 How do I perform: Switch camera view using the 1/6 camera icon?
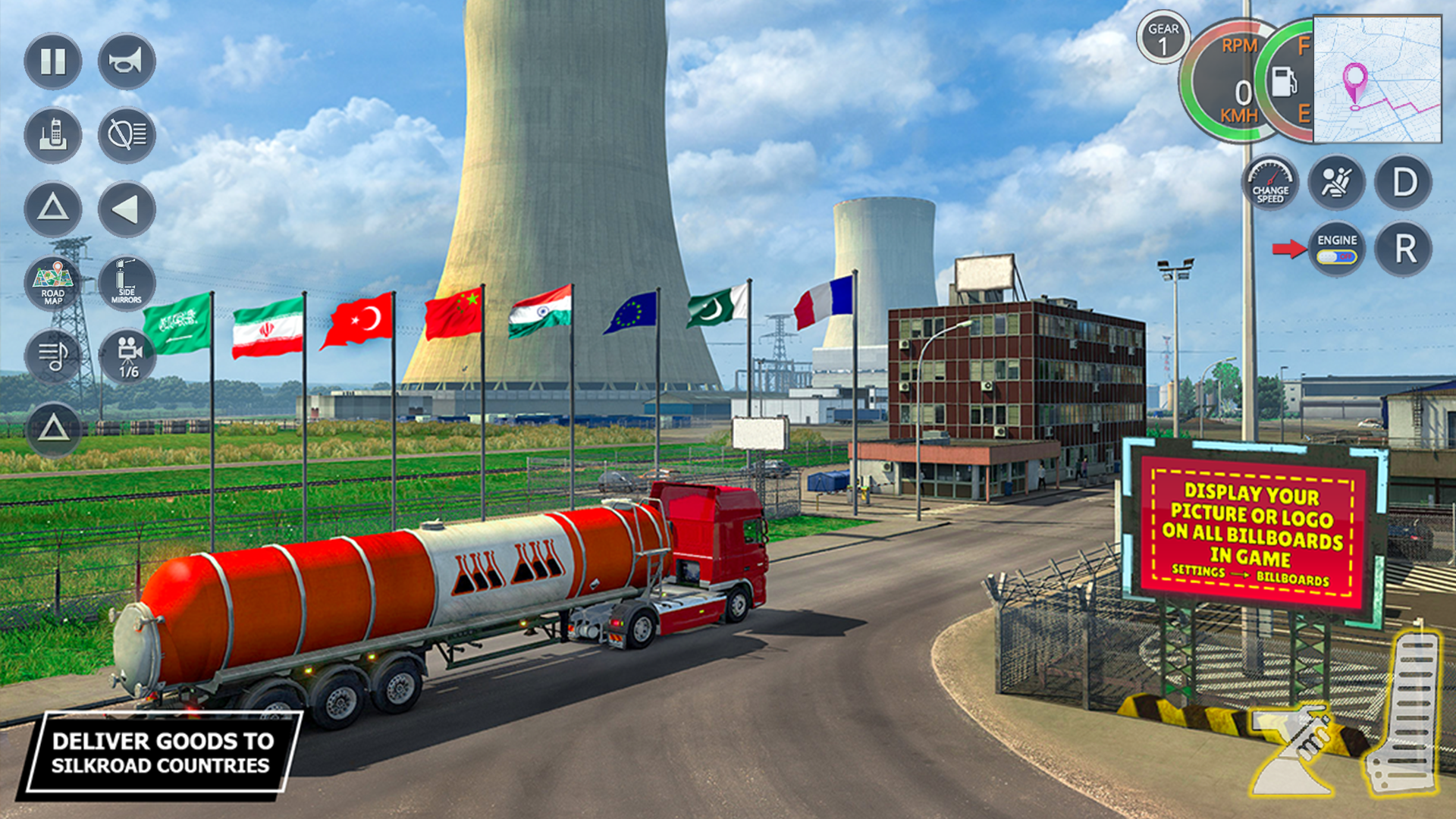coord(126,356)
